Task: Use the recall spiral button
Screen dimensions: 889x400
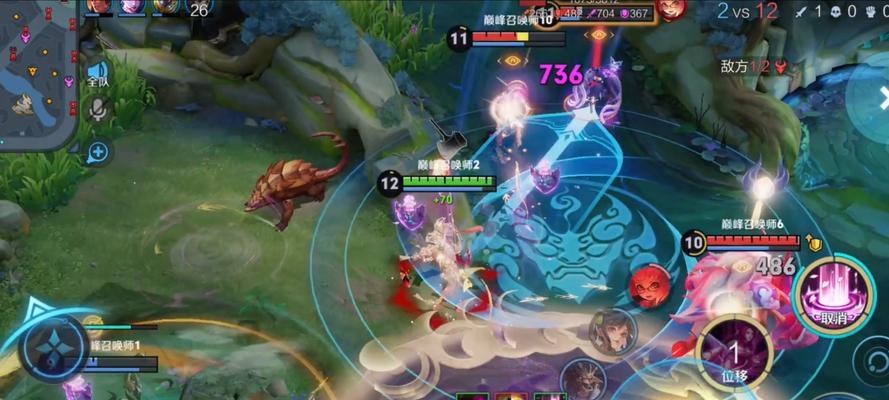Action: coord(873,357)
